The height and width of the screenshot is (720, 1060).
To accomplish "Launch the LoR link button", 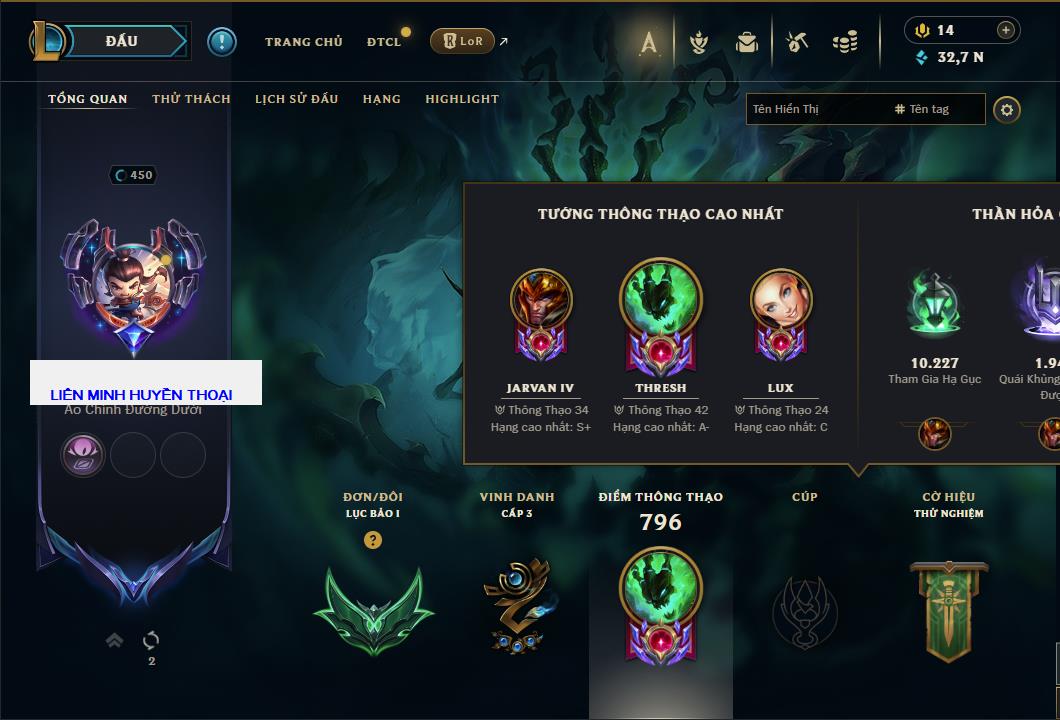I will pos(462,41).
